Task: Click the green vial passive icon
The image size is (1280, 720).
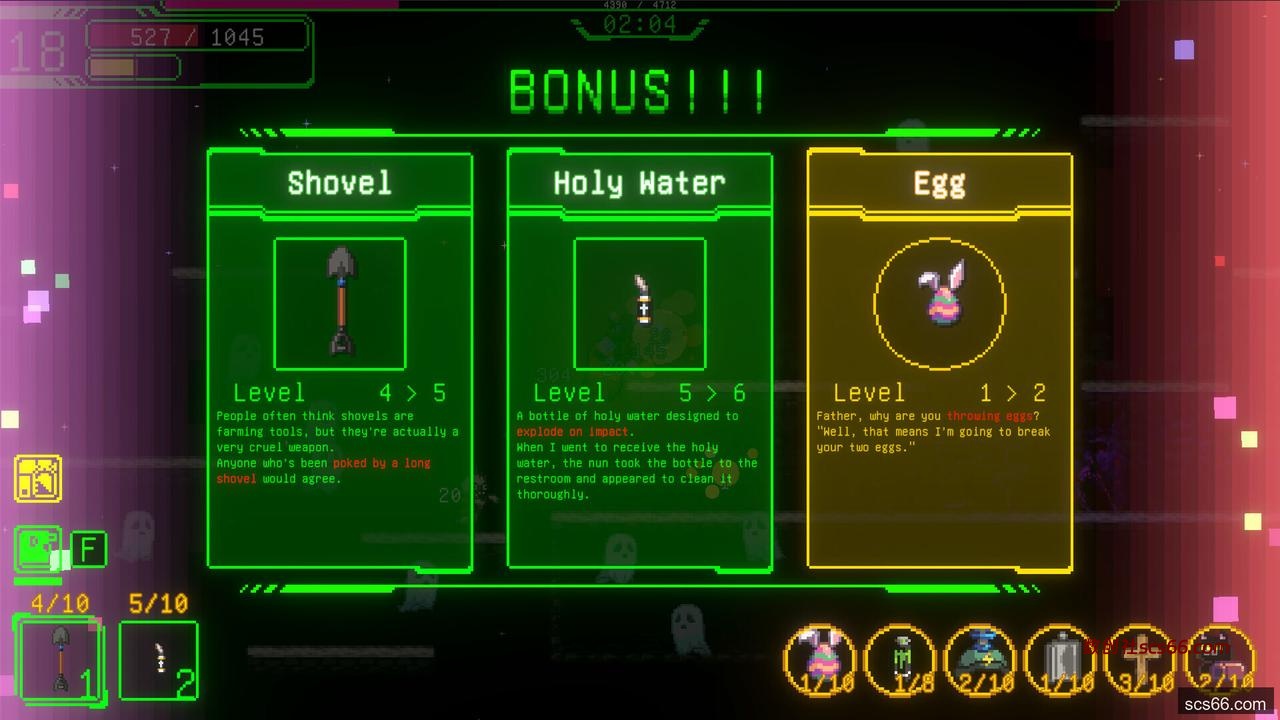Action: pos(900,658)
